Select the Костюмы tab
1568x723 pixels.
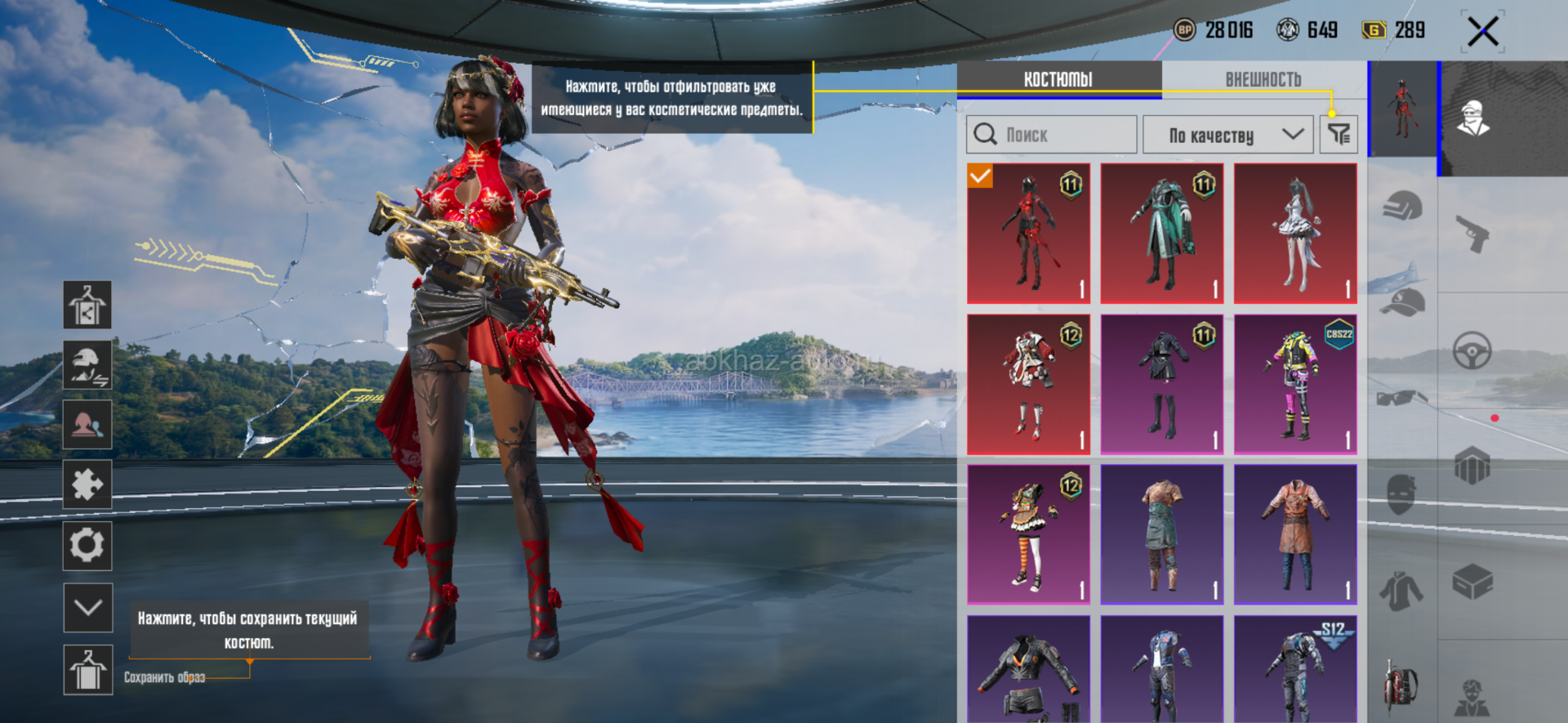(x=1058, y=79)
